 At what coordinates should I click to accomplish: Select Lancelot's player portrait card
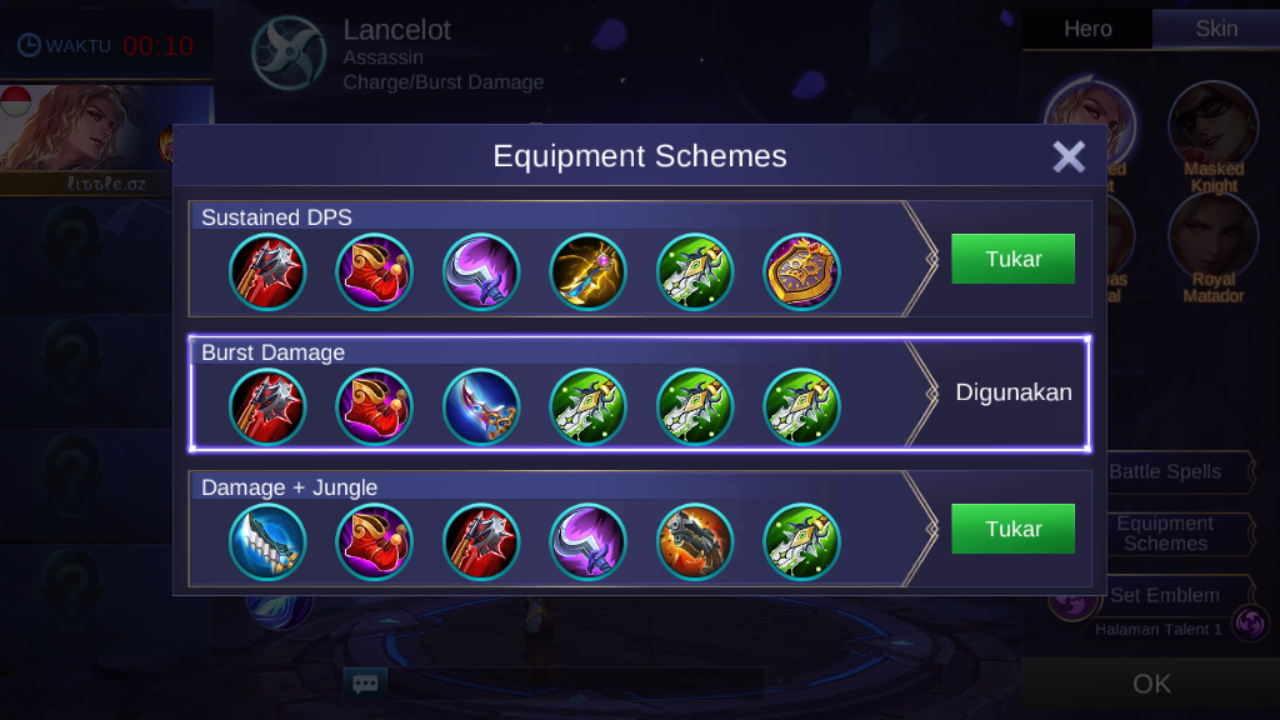[x=106, y=138]
